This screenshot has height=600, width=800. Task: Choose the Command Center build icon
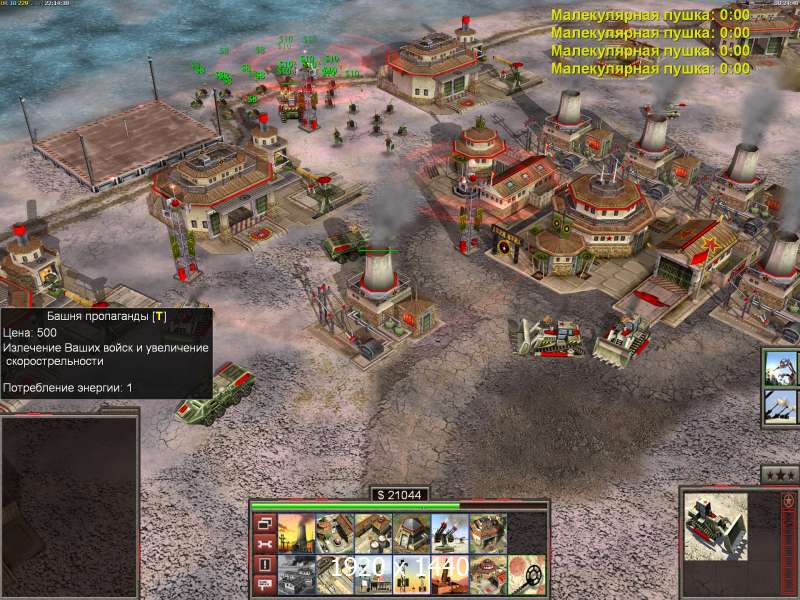pos(373,573)
